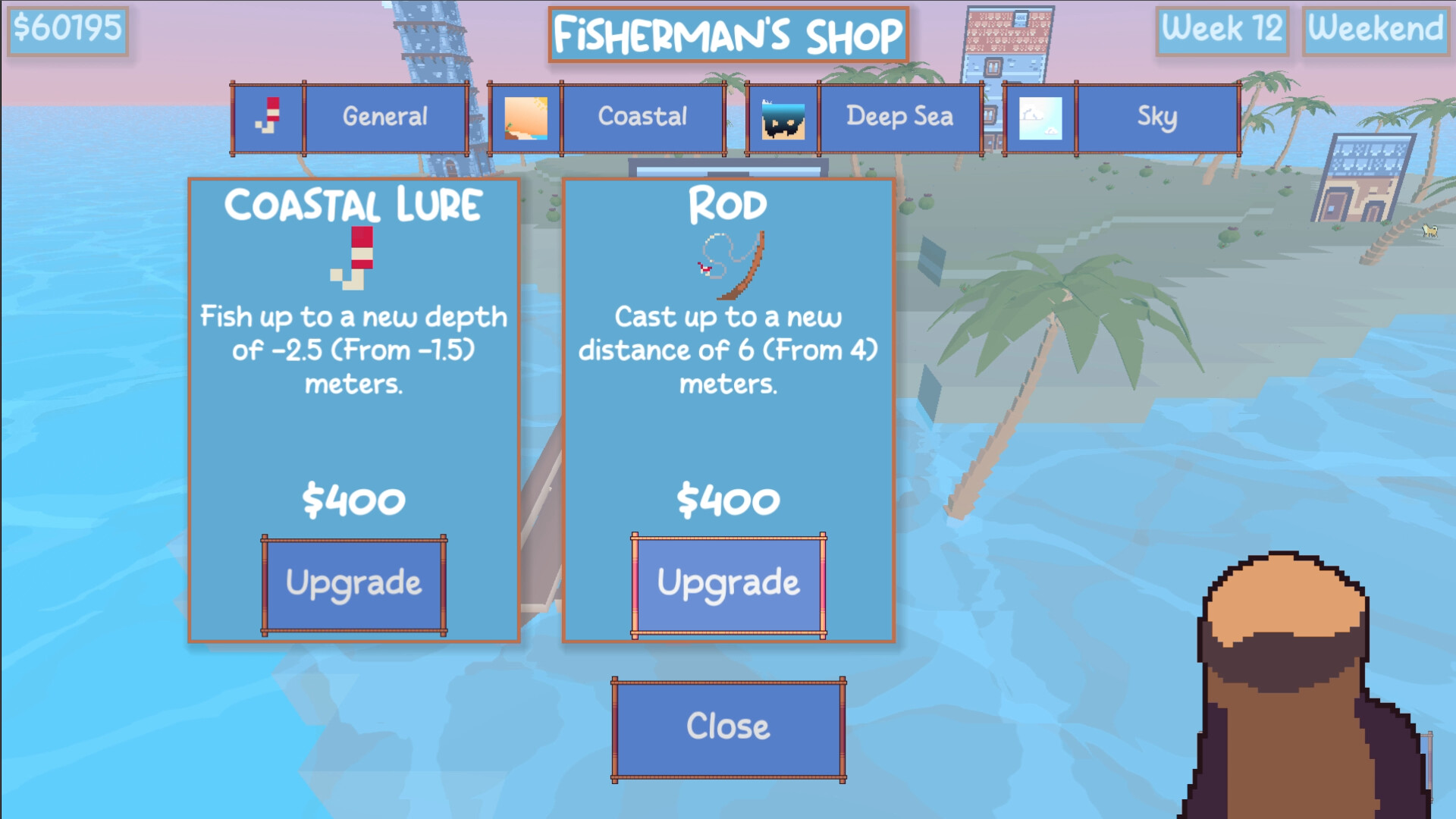The width and height of the screenshot is (1456, 819).
Task: Switch to the Sky shop category
Action: pyautogui.click(x=1156, y=118)
